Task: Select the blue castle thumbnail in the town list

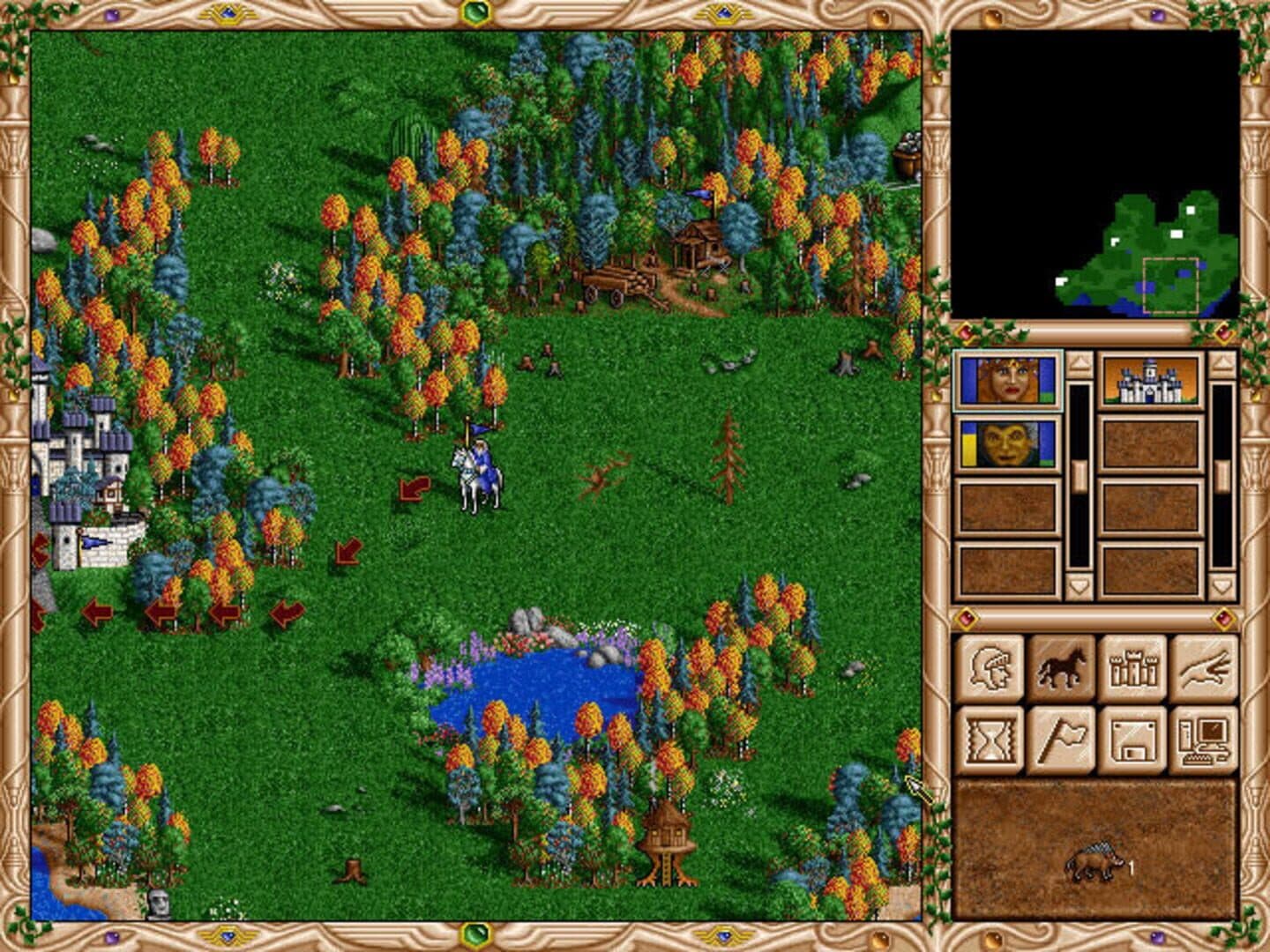Action: (1151, 381)
